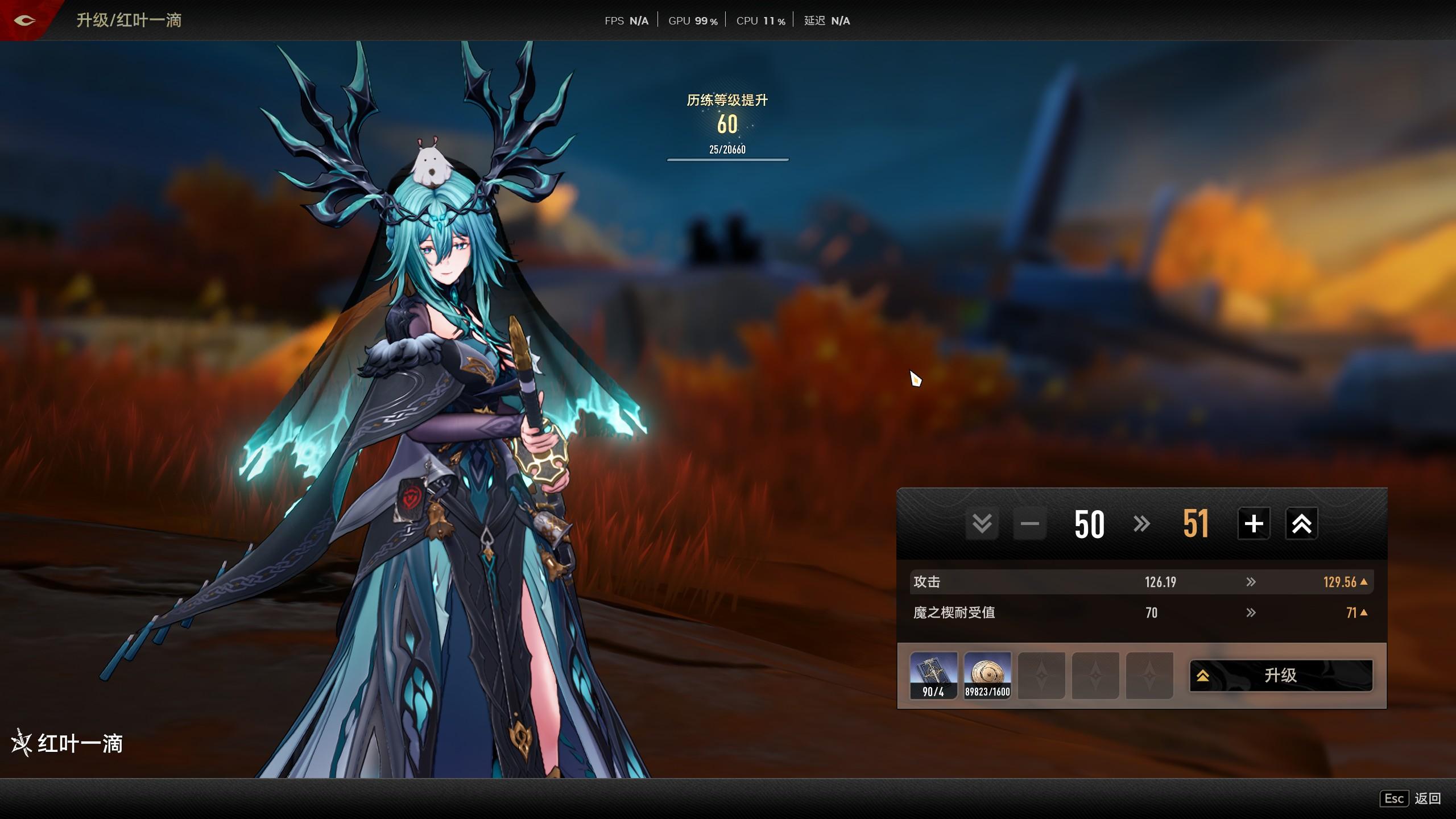Click the 升级 upgrade button
Image resolution: width=1456 pixels, height=819 pixels.
pos(1281,675)
